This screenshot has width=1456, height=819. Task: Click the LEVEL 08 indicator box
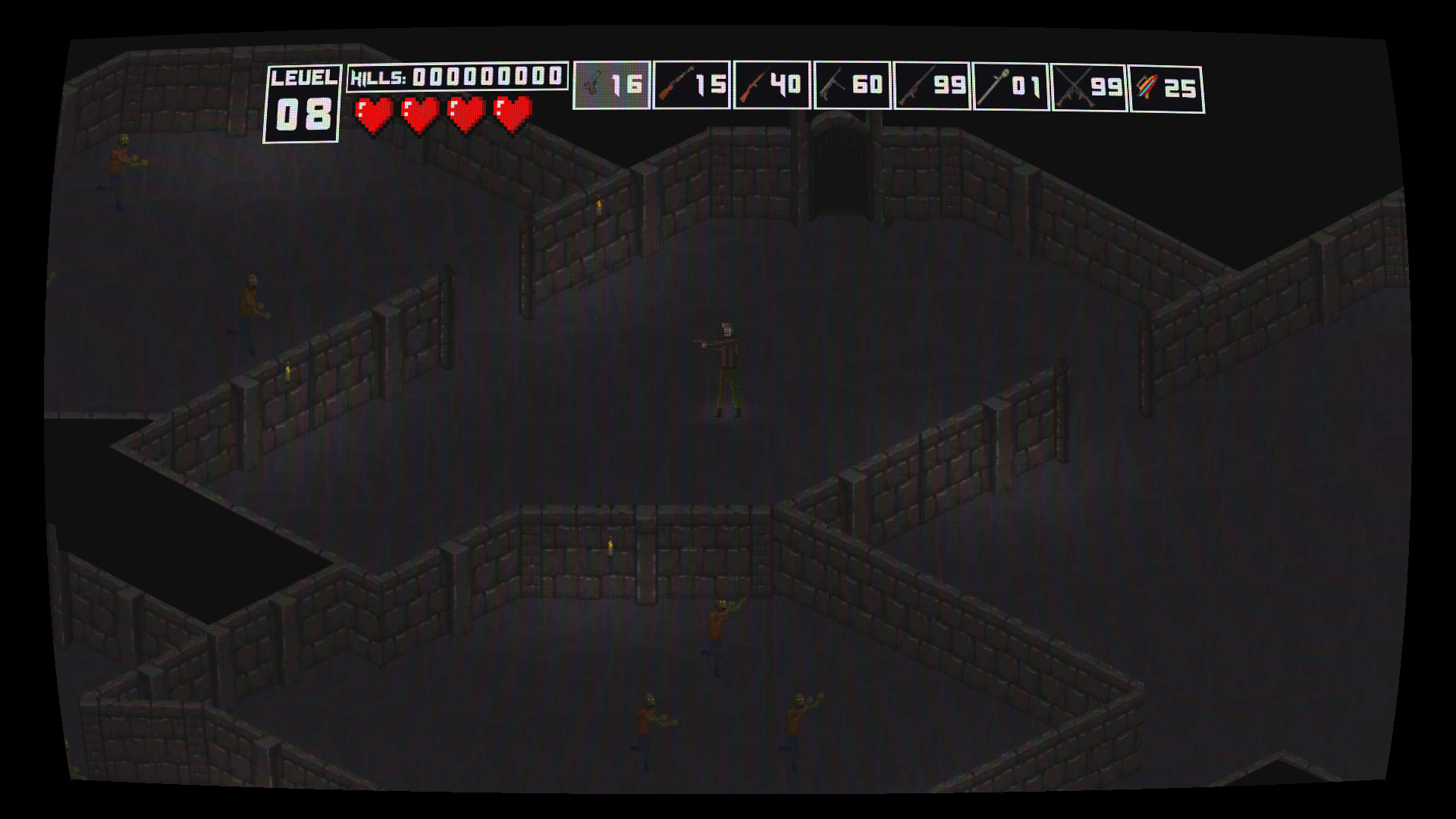(303, 102)
